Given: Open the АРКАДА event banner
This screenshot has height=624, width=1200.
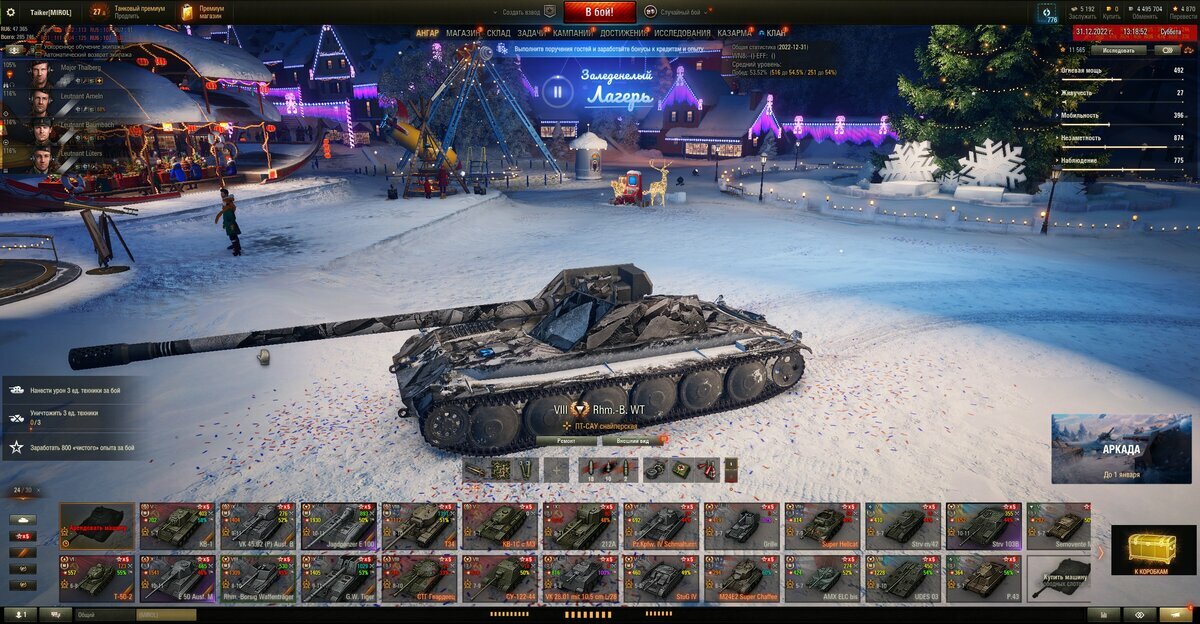Looking at the screenshot, I should (x=1120, y=449).
